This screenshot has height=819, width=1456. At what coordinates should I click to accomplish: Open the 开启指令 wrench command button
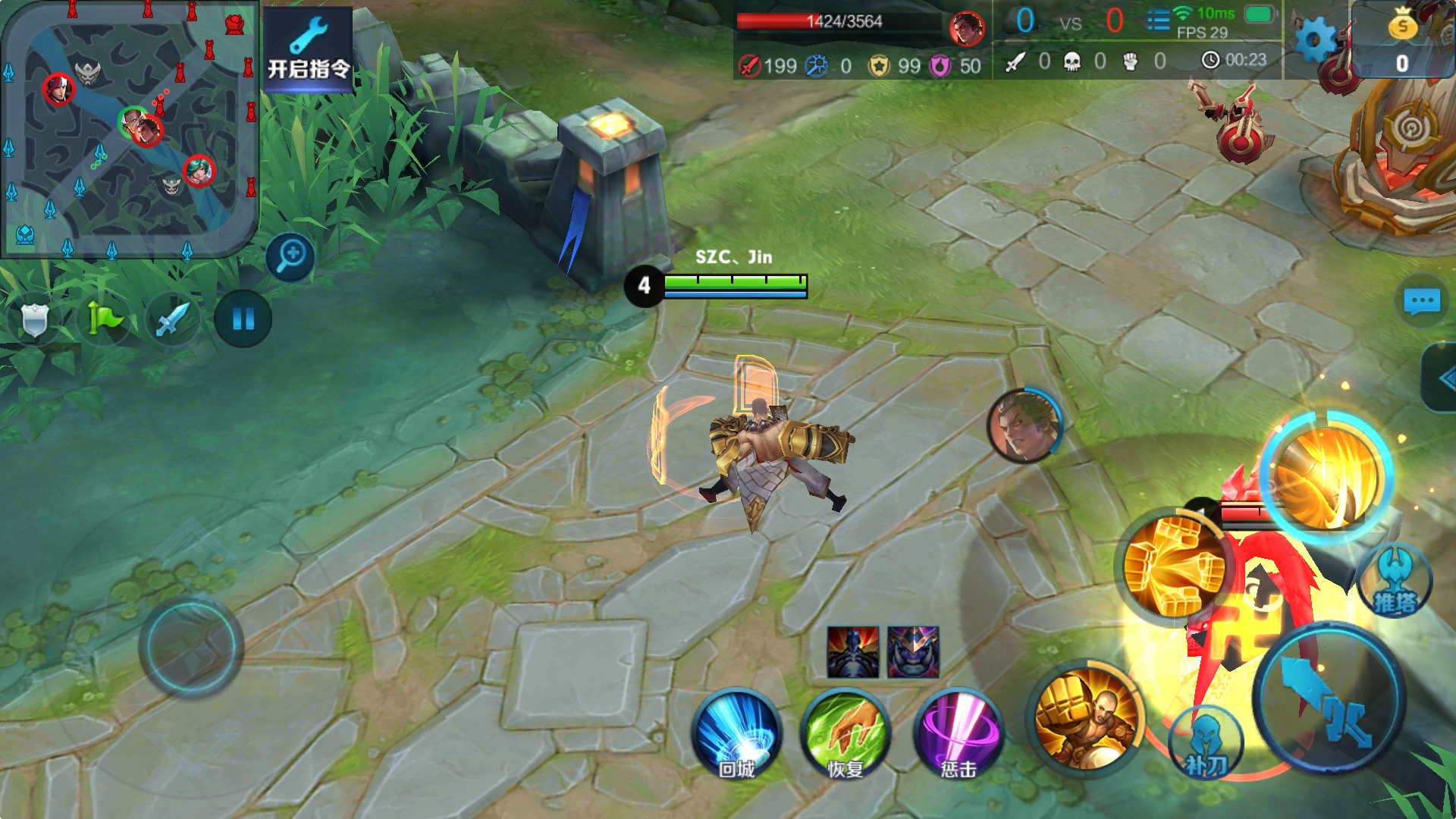point(308,49)
